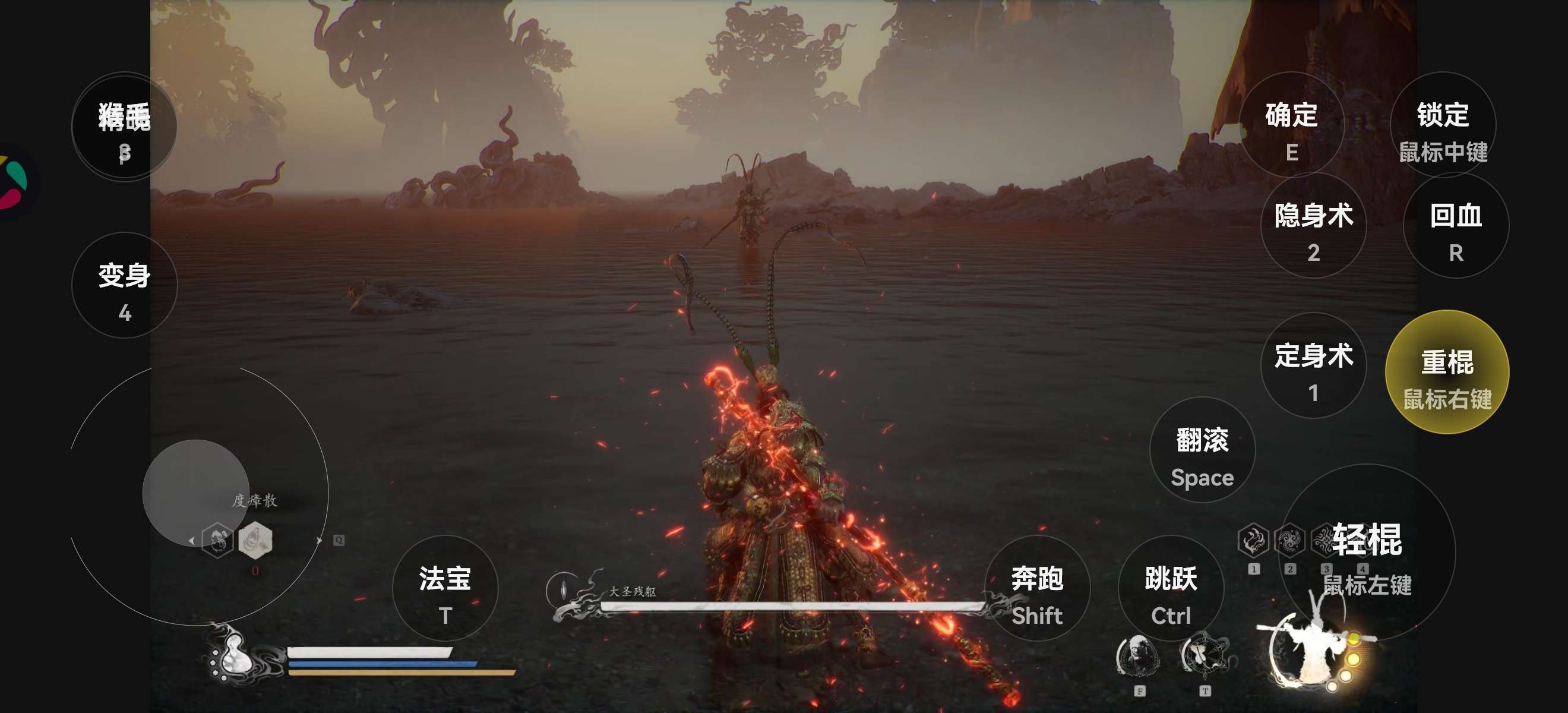Perform a 重棍 heavy staff attack
Viewport: 1568px width, 713px height.
pos(1447,372)
